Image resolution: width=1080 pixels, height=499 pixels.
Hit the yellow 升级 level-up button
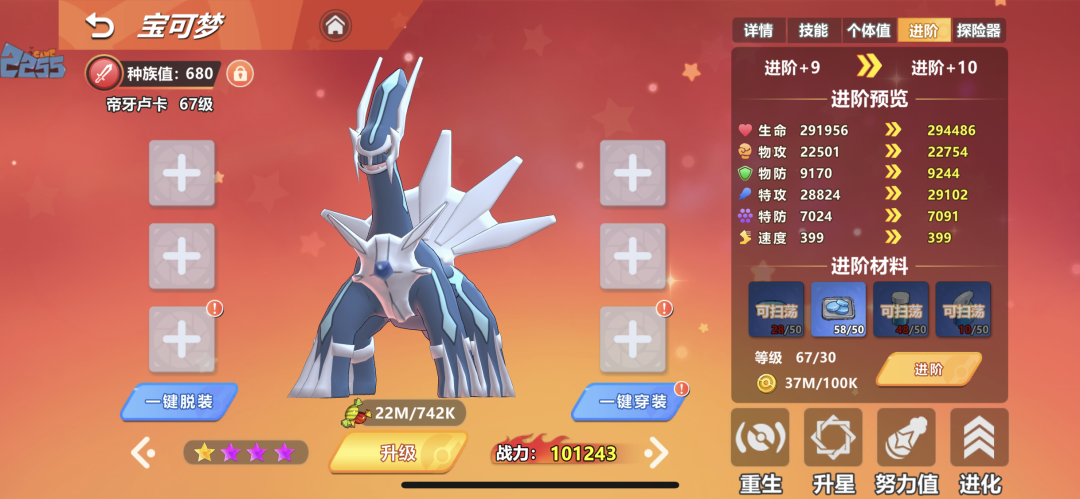(x=398, y=452)
